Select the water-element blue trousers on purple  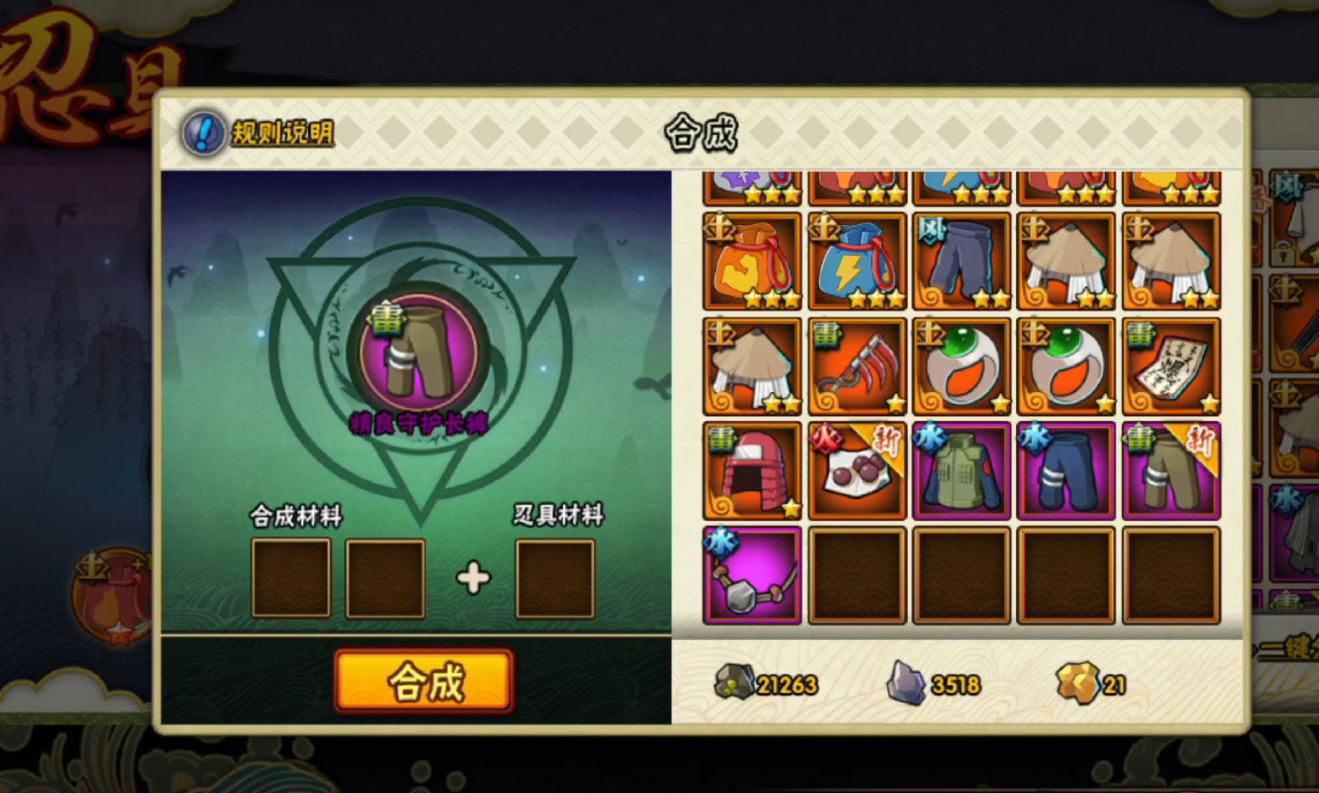[x=1066, y=471]
